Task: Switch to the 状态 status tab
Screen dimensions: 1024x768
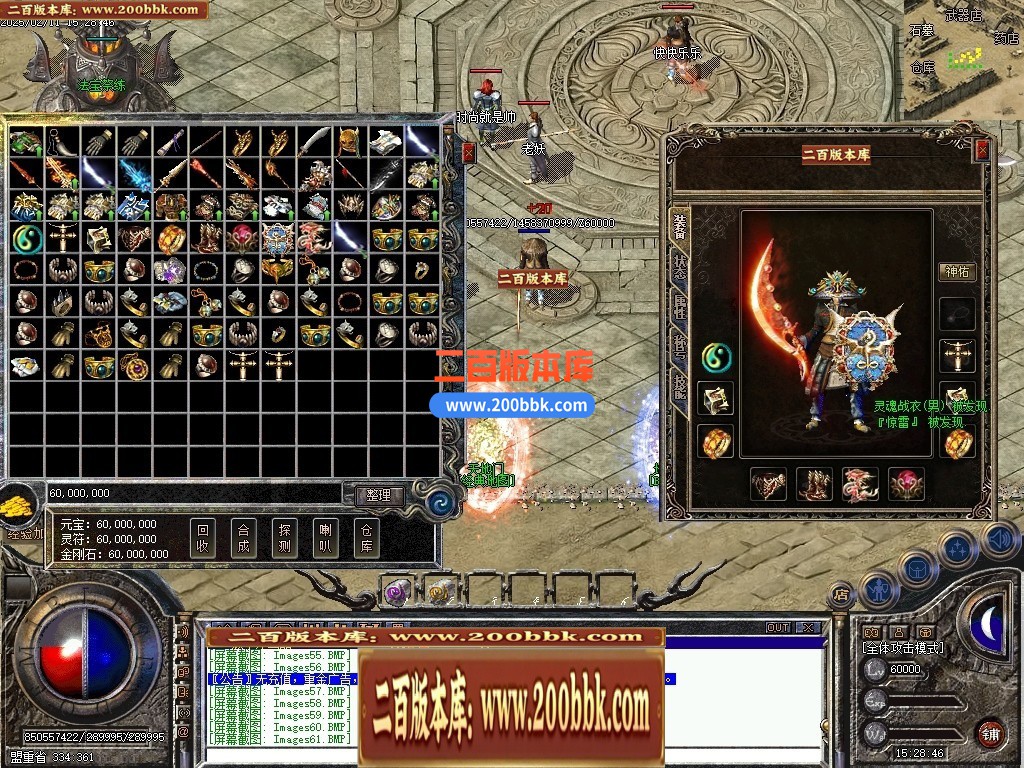Action: (680, 266)
